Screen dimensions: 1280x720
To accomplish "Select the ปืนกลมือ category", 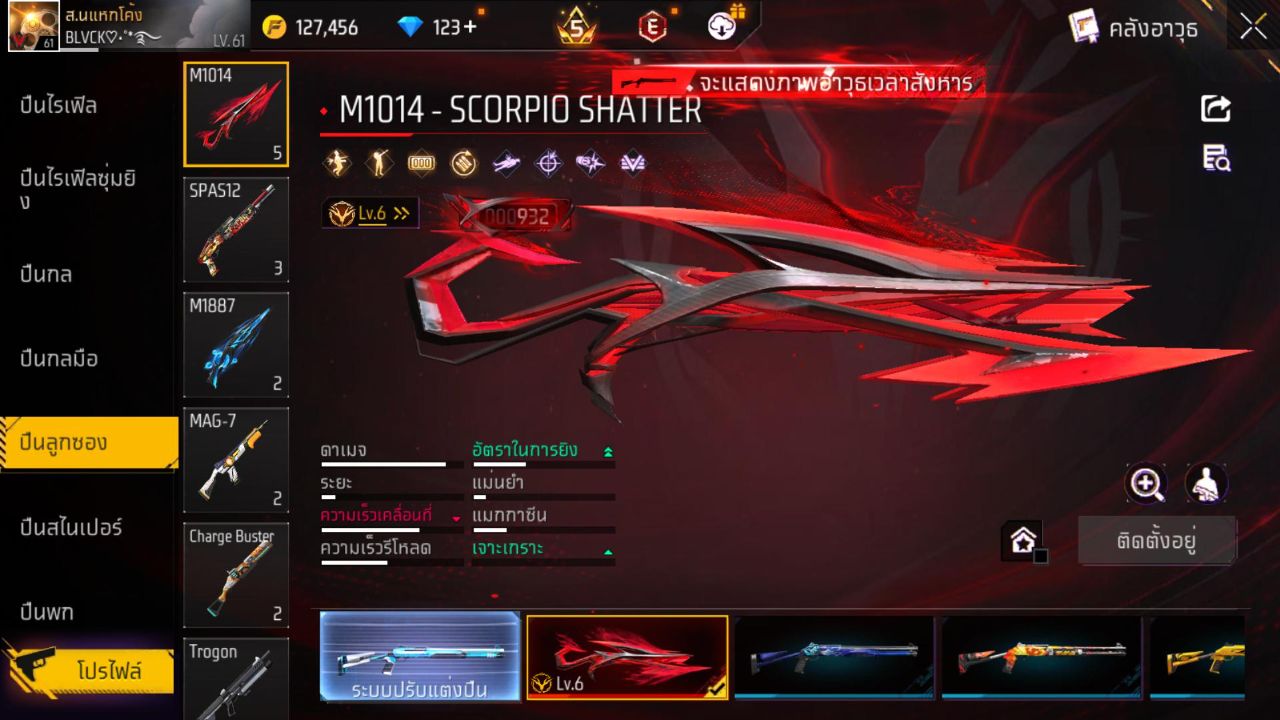I will click(x=59, y=358).
